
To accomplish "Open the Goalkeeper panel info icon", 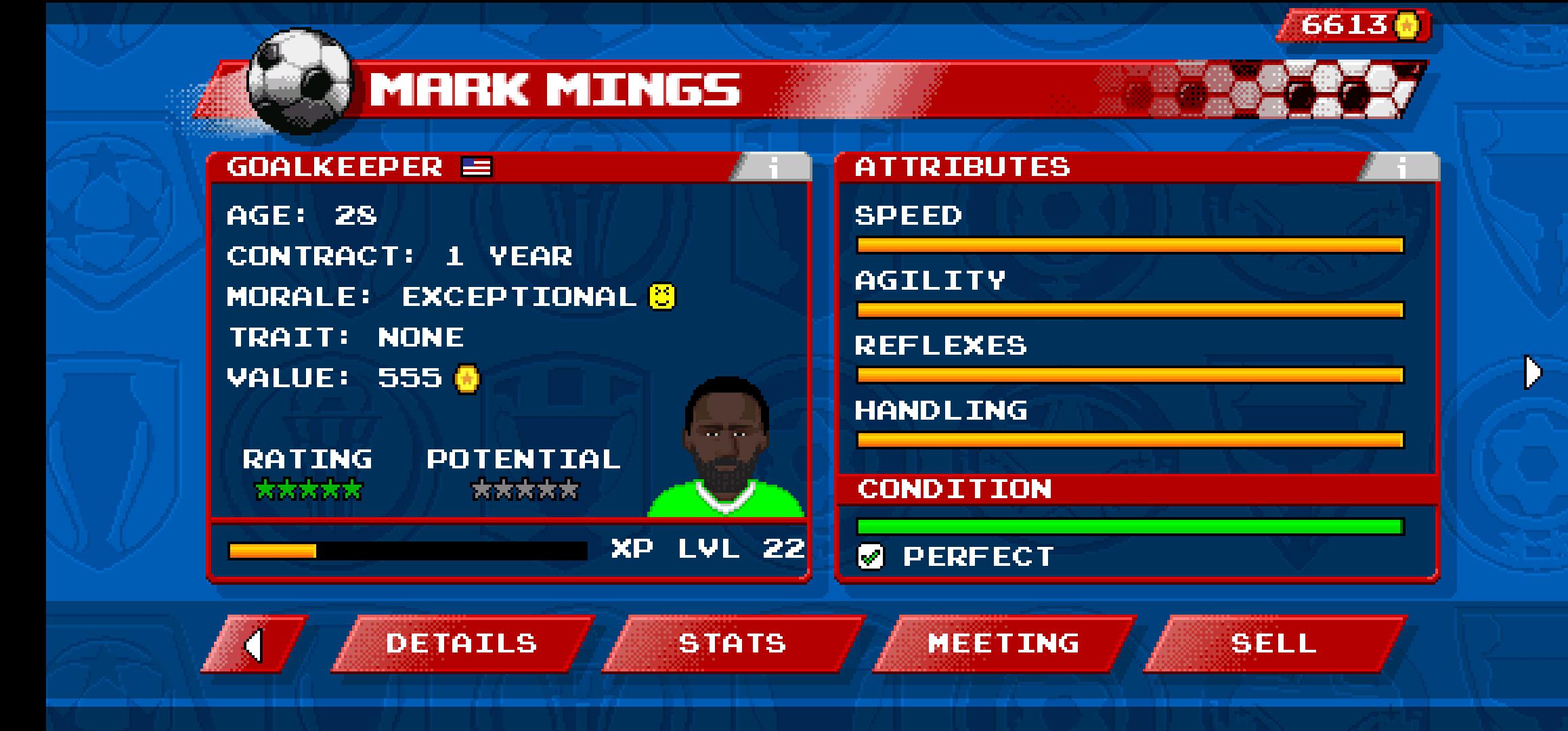I will click(772, 167).
